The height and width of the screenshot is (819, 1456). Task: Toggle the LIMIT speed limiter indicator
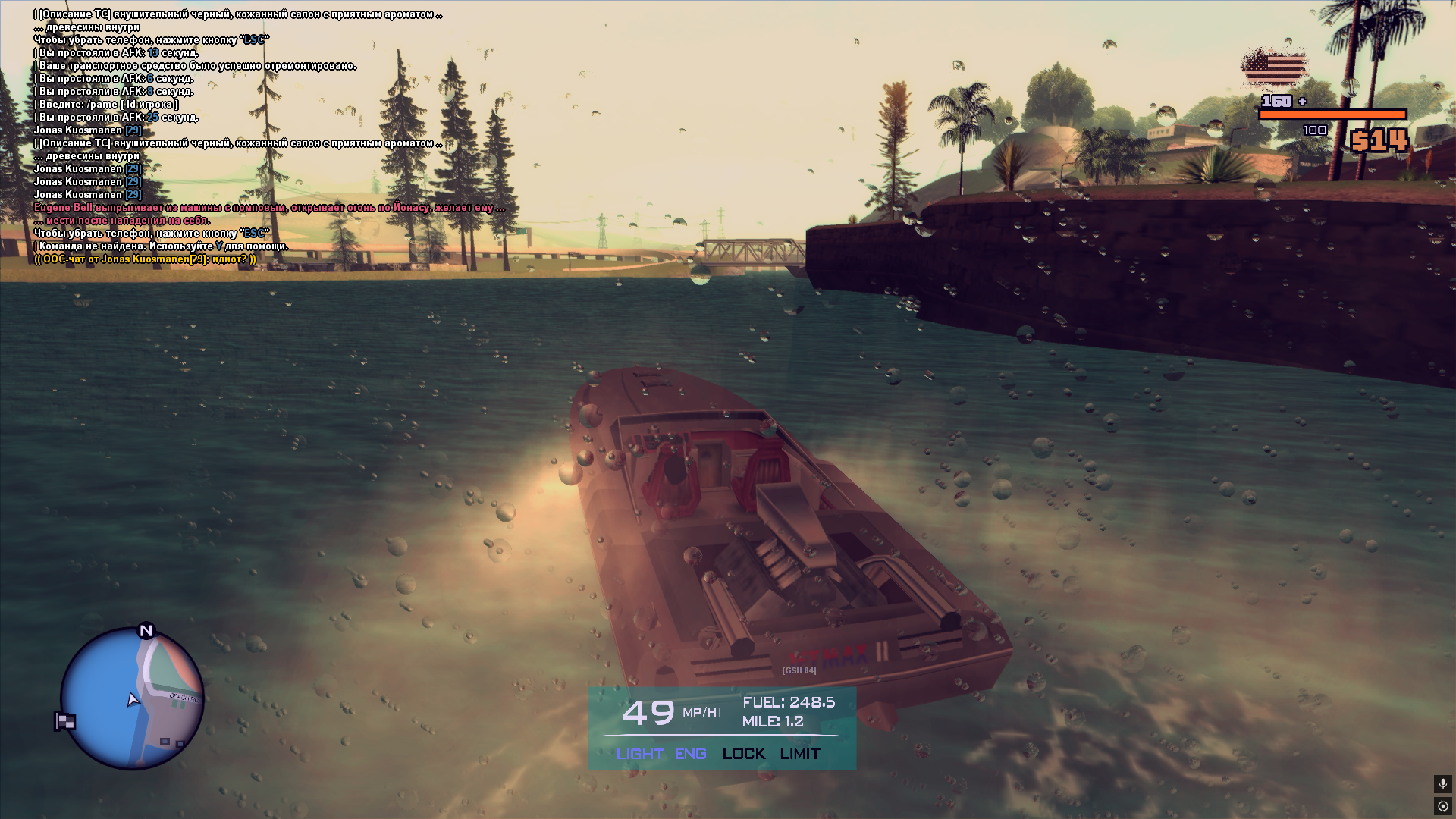800,754
